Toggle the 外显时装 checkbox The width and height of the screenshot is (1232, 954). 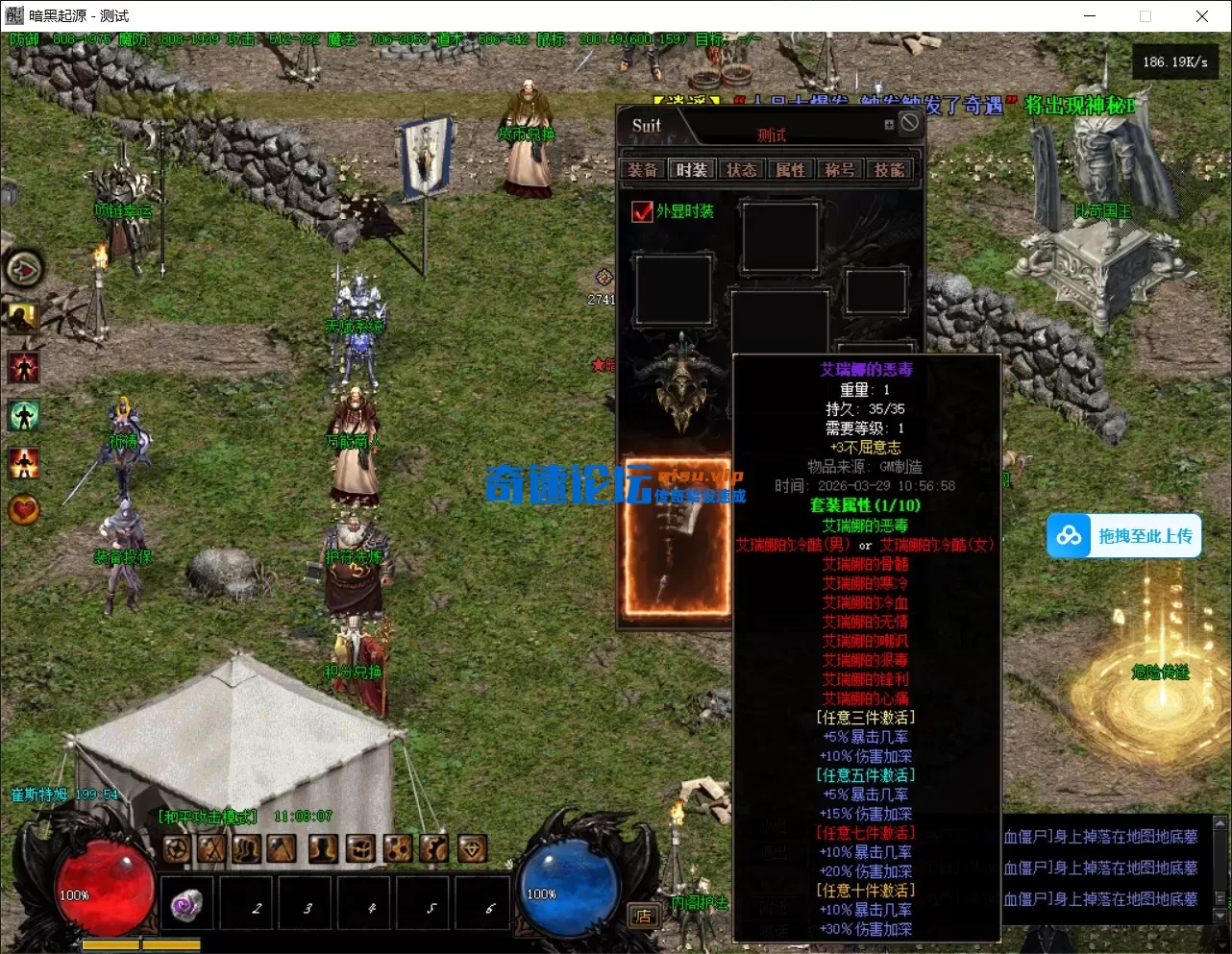(642, 211)
